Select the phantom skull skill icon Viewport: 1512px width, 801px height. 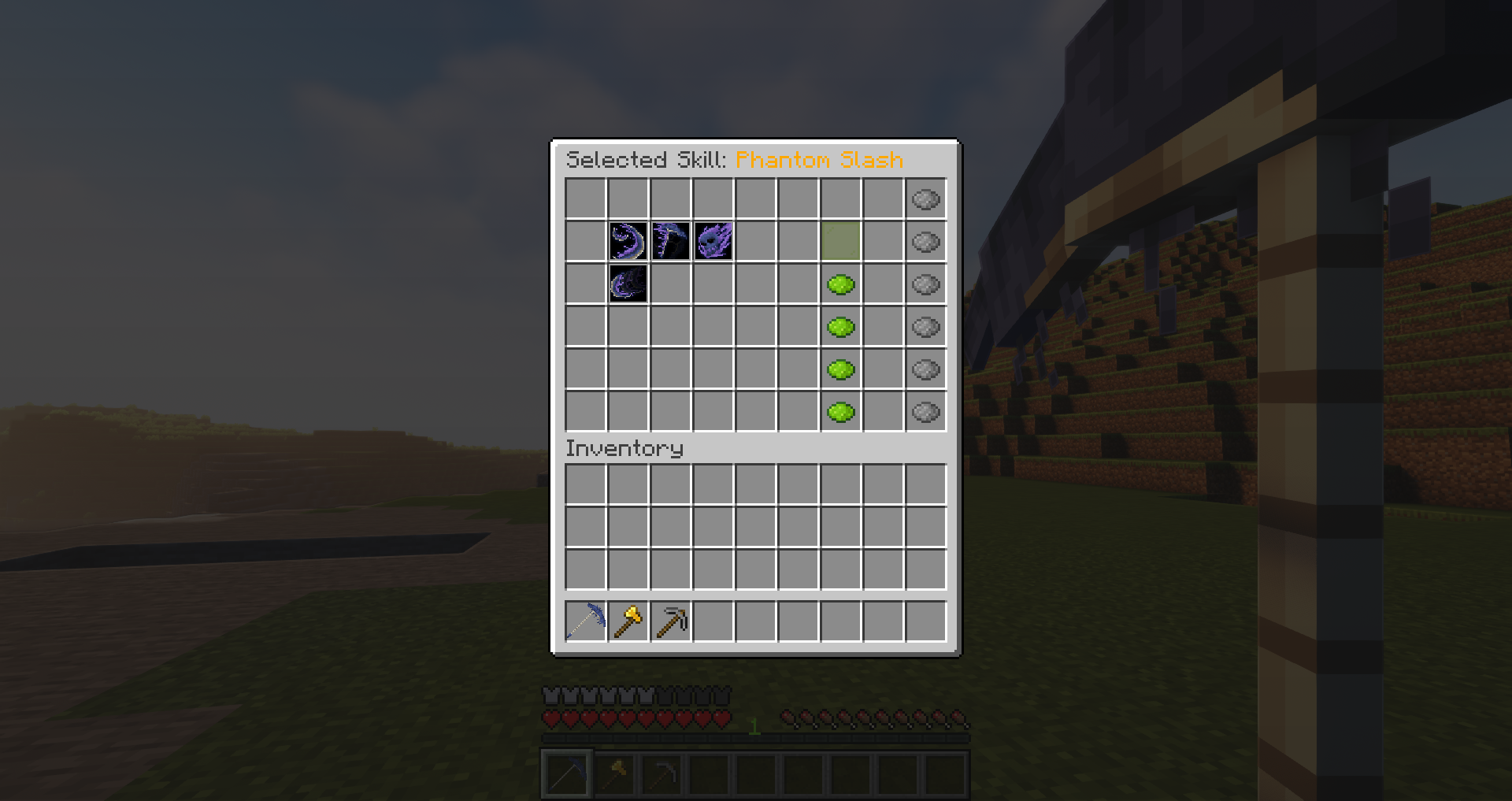click(x=713, y=242)
